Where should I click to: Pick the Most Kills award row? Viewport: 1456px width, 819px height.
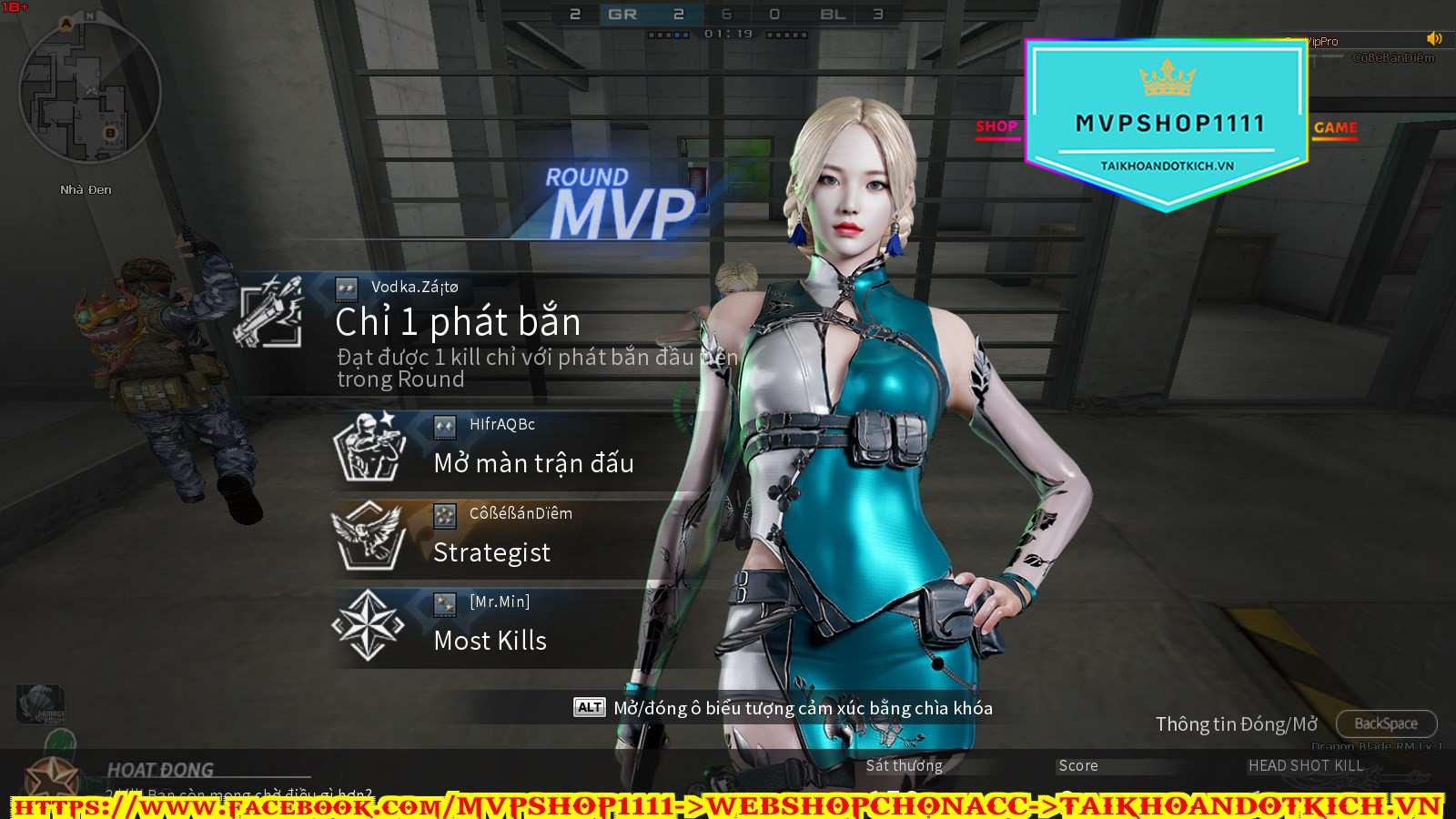coord(510,627)
